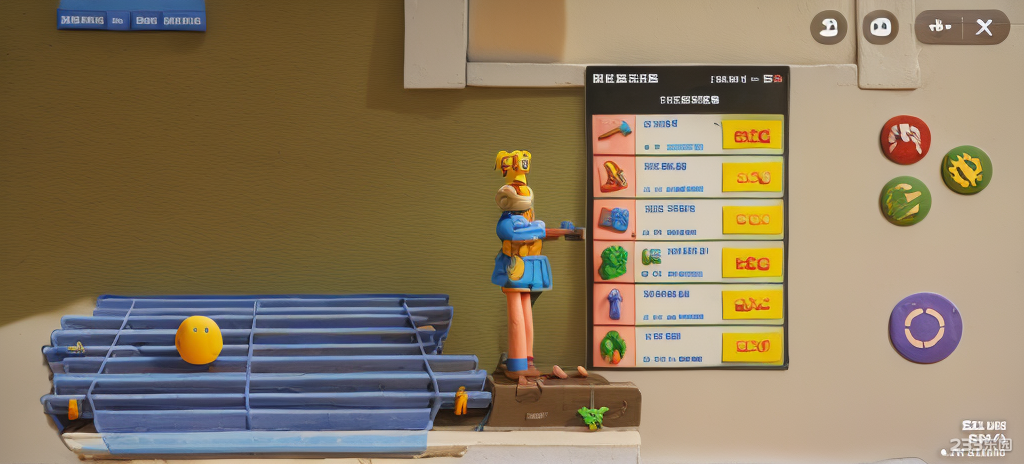Click the round face icon button
This screenshot has height=464, width=1024.
pyautogui.click(x=880, y=27)
